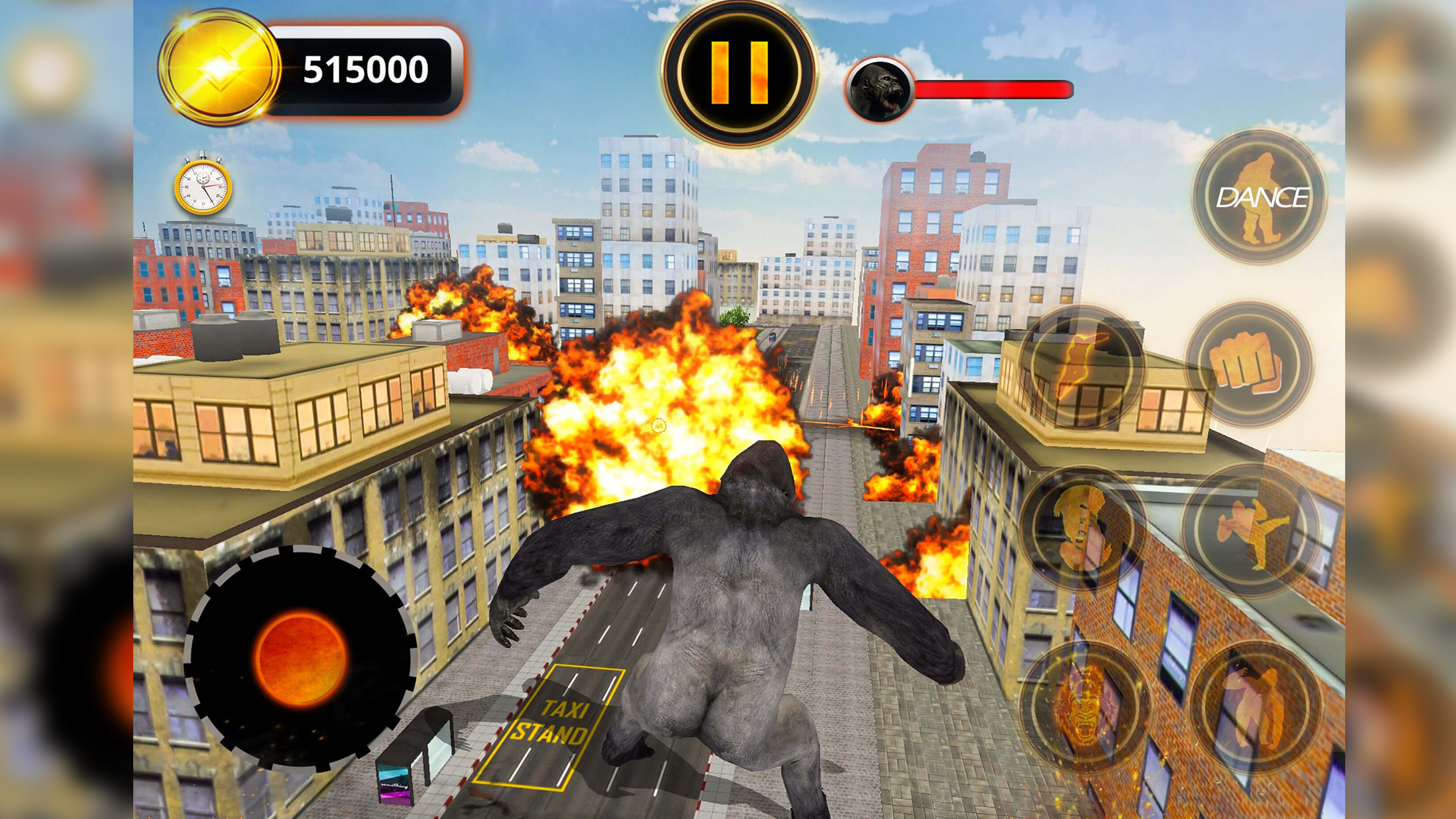Select the roaring gorilla face ability
This screenshot has width=1456, height=819.
pyautogui.click(x=1083, y=707)
